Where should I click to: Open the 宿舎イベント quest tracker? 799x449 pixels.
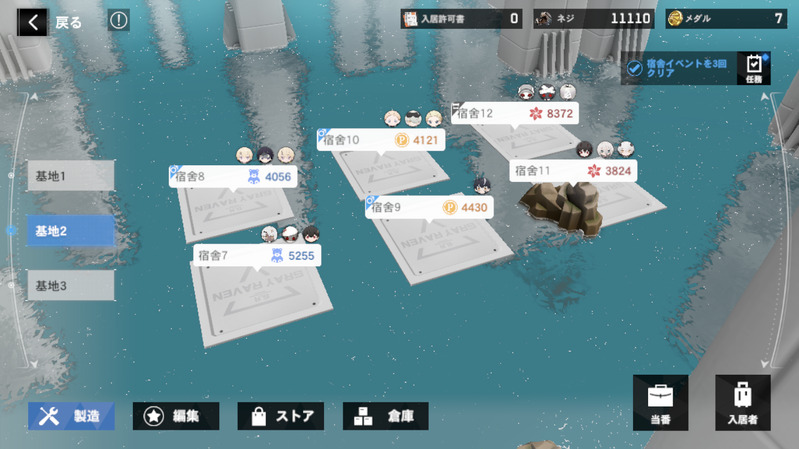679,68
